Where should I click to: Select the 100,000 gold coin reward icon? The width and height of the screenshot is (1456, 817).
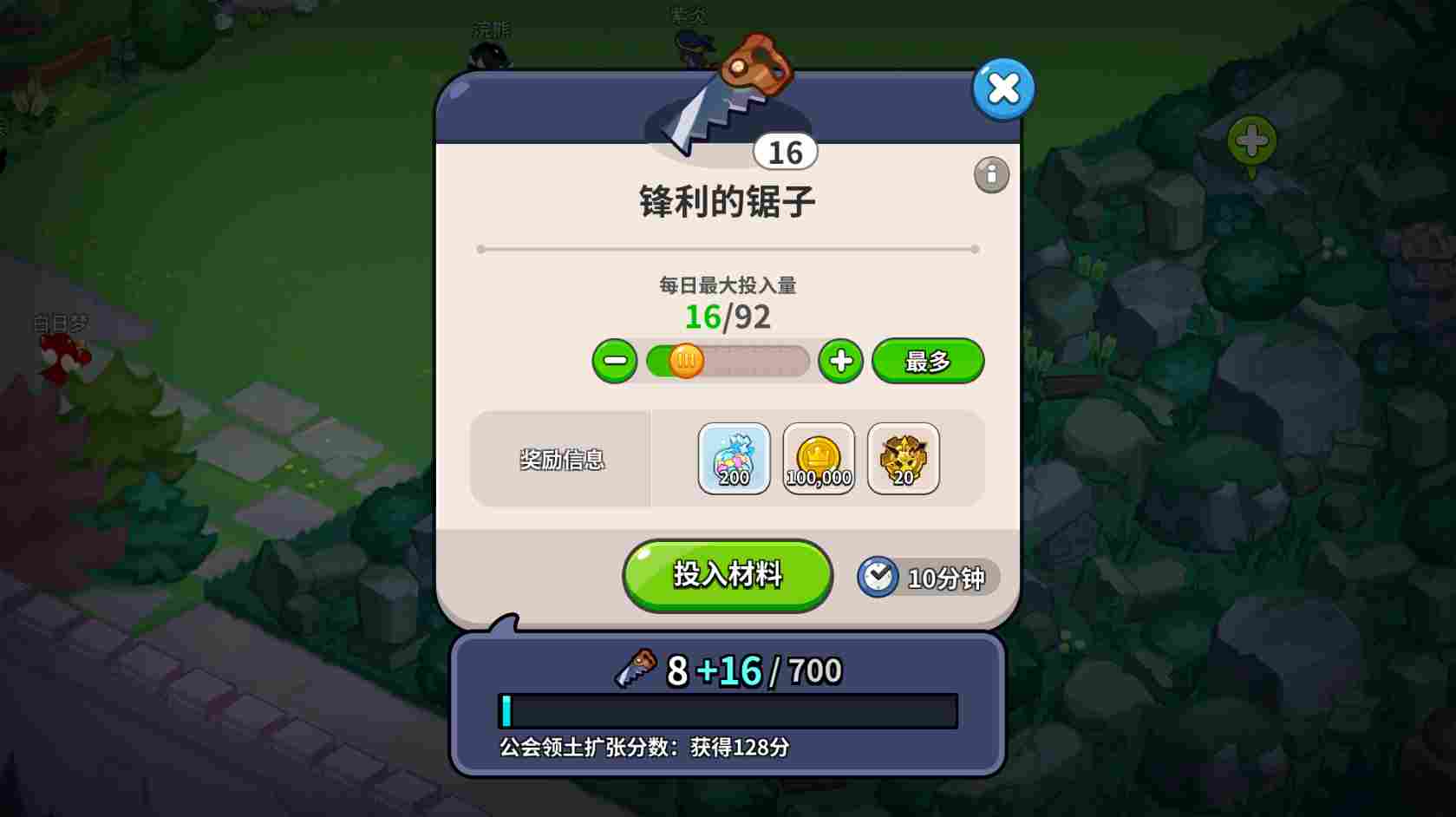817,458
